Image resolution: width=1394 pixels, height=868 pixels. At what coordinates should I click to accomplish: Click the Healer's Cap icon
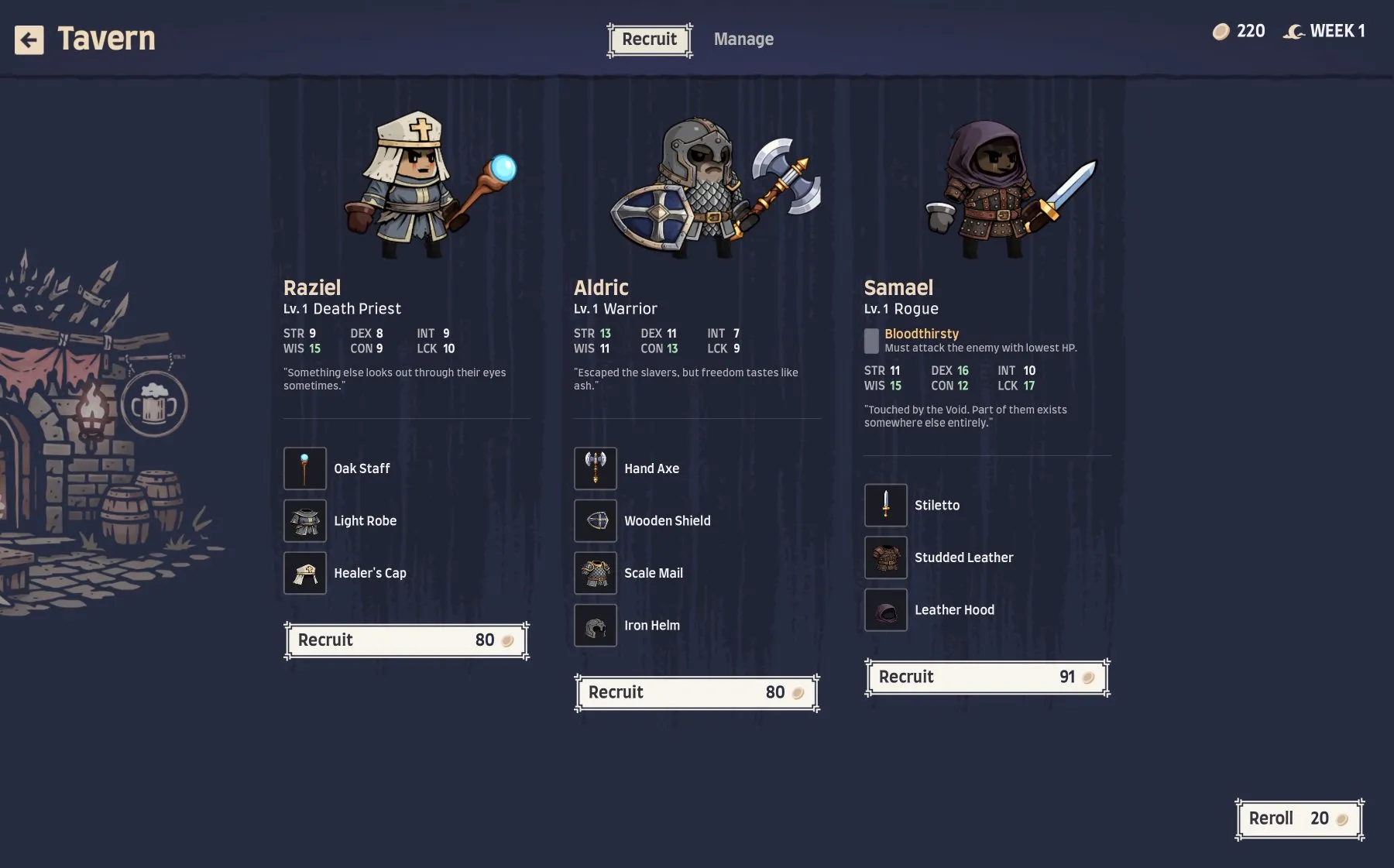[304, 572]
